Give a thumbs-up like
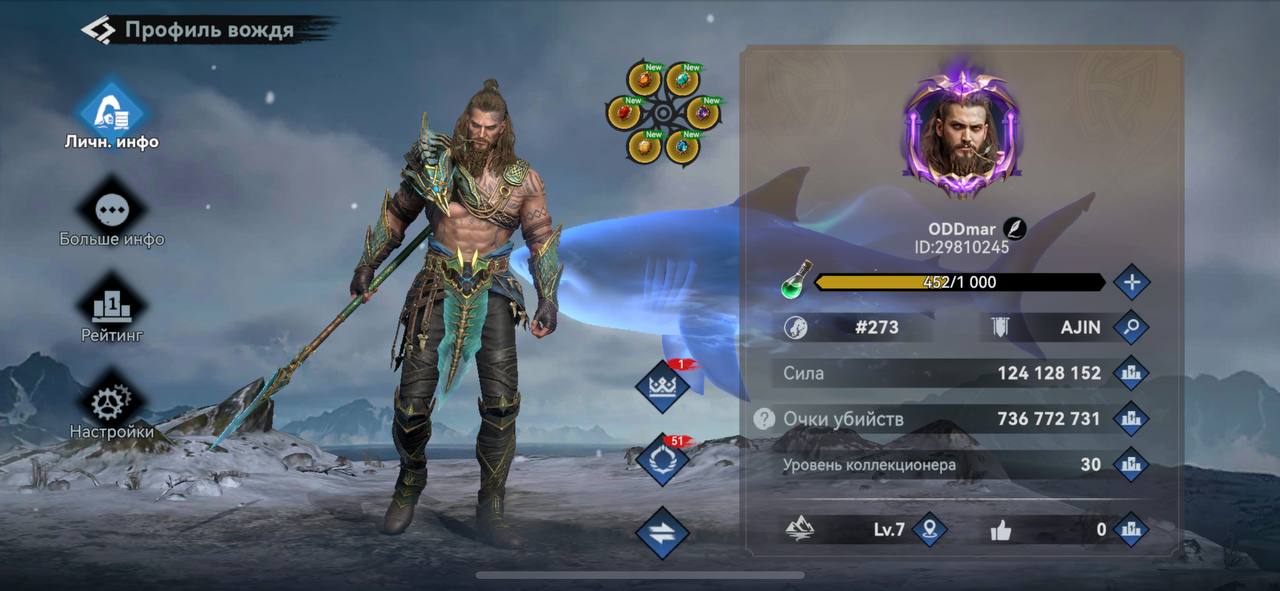 coord(1001,530)
